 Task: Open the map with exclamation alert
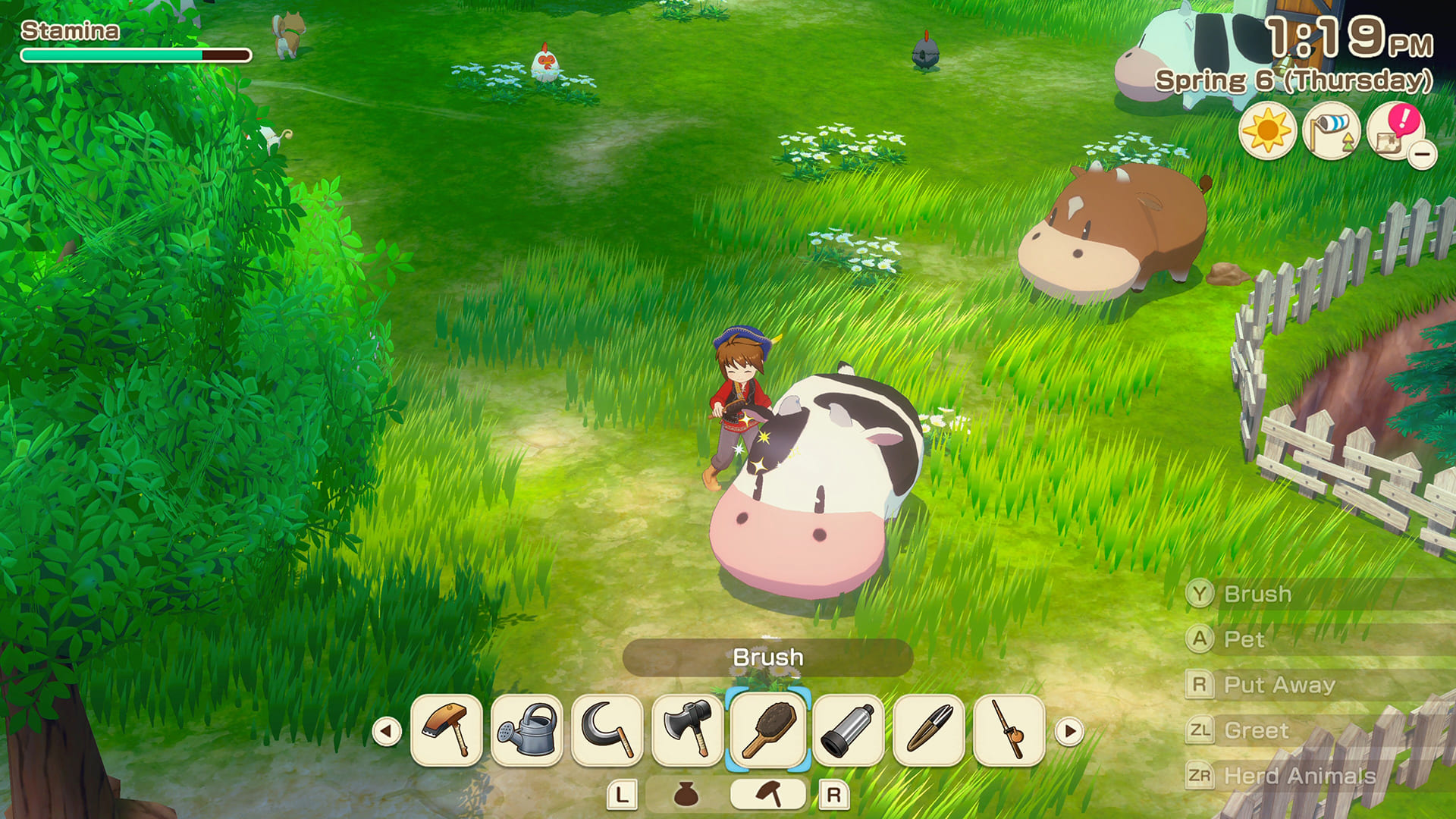tap(1394, 130)
